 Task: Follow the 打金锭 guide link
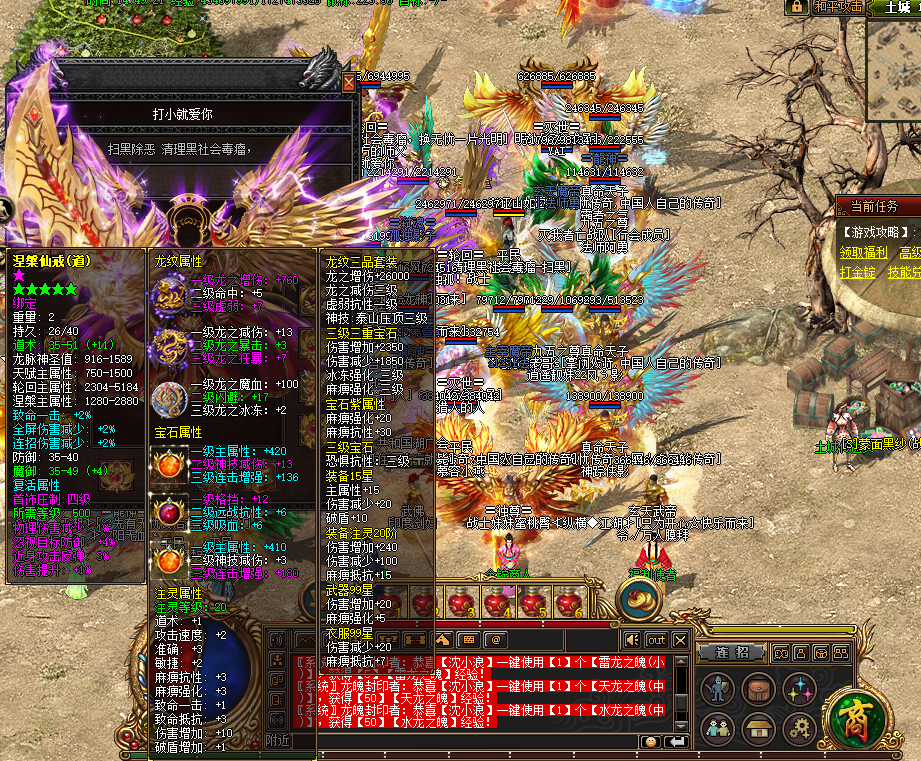(x=857, y=272)
